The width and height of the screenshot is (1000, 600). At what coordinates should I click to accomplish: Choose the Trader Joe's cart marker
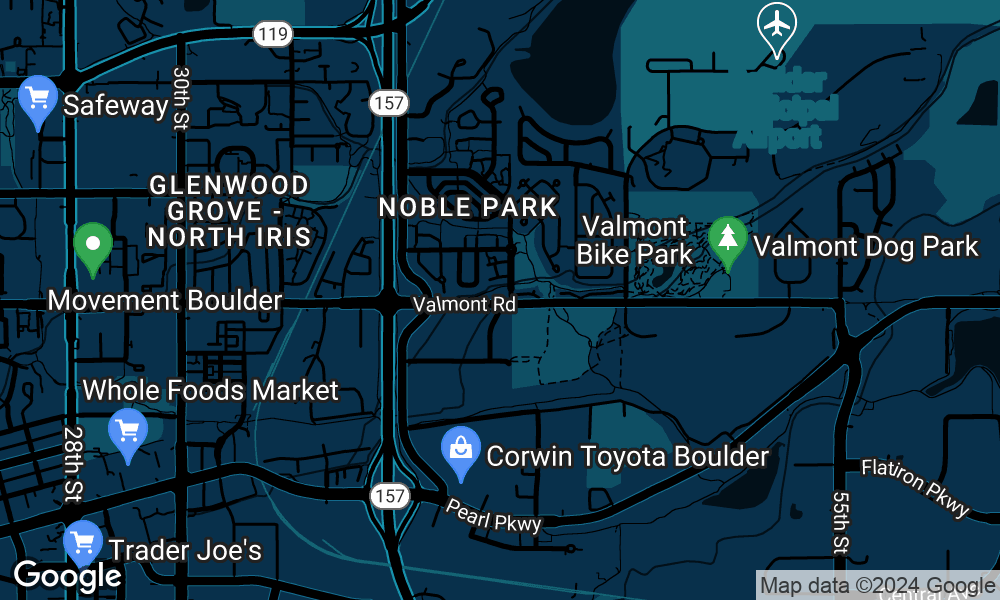[83, 545]
